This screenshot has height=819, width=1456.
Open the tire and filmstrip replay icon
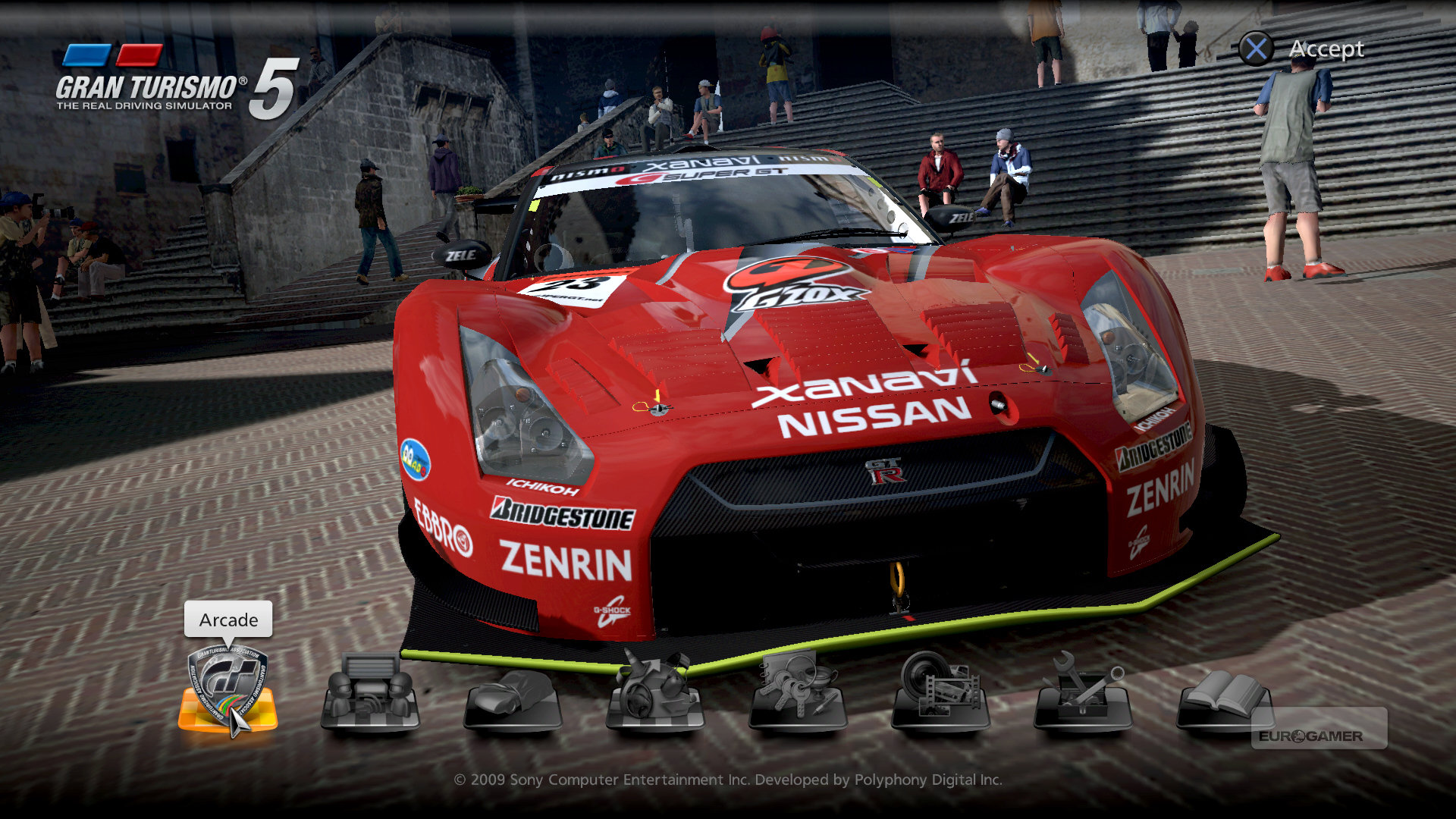(940, 690)
